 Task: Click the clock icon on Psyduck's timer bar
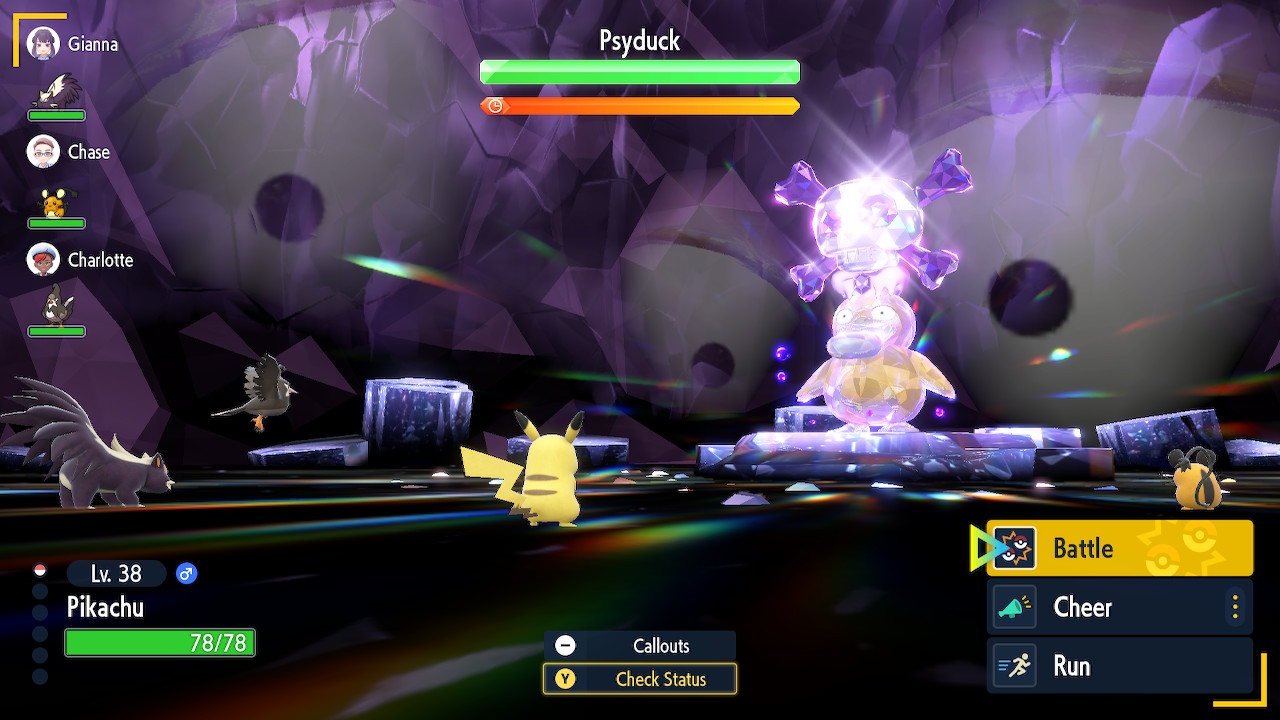click(x=494, y=105)
